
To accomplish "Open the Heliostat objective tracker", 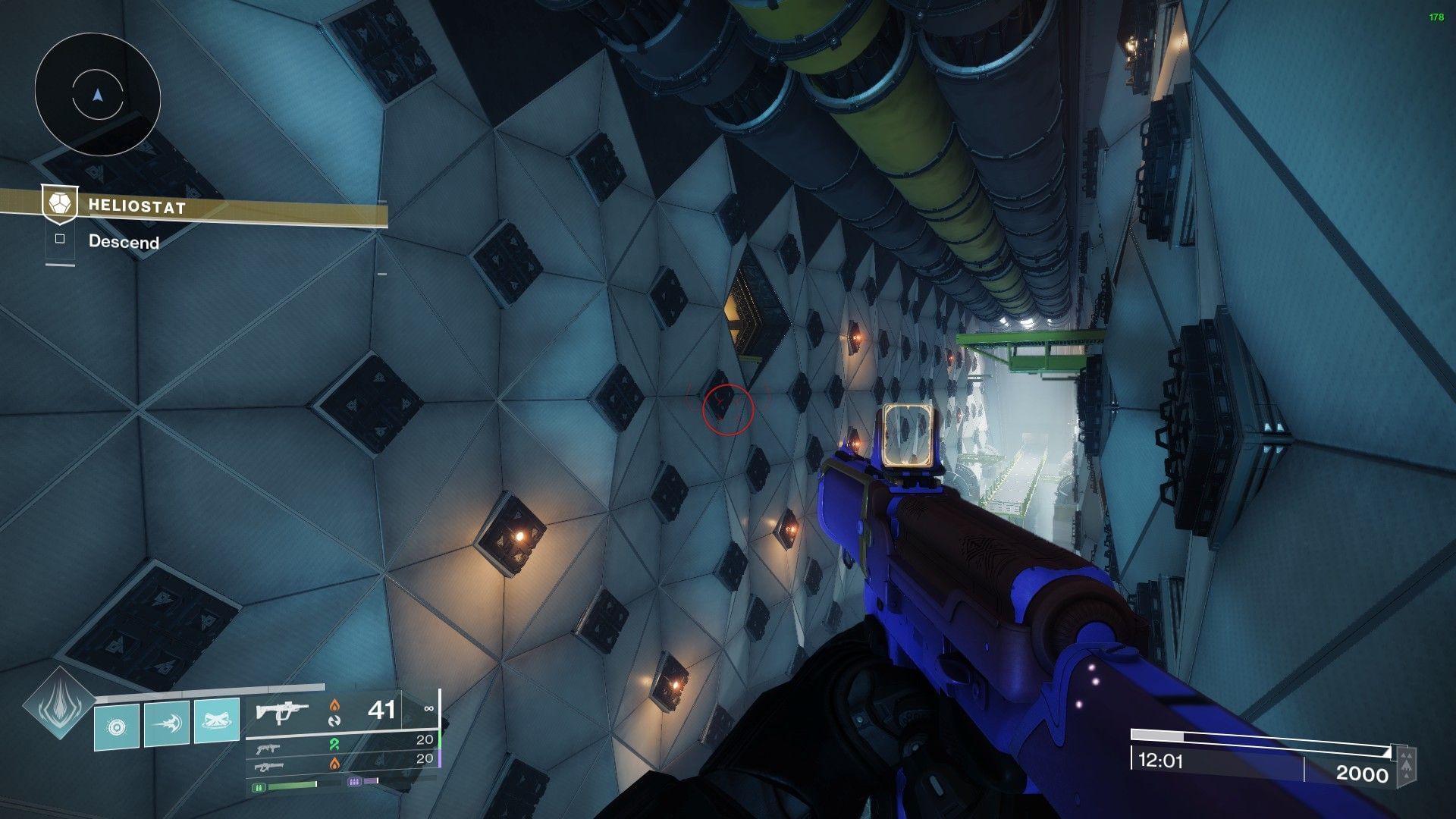I will coord(136,206).
